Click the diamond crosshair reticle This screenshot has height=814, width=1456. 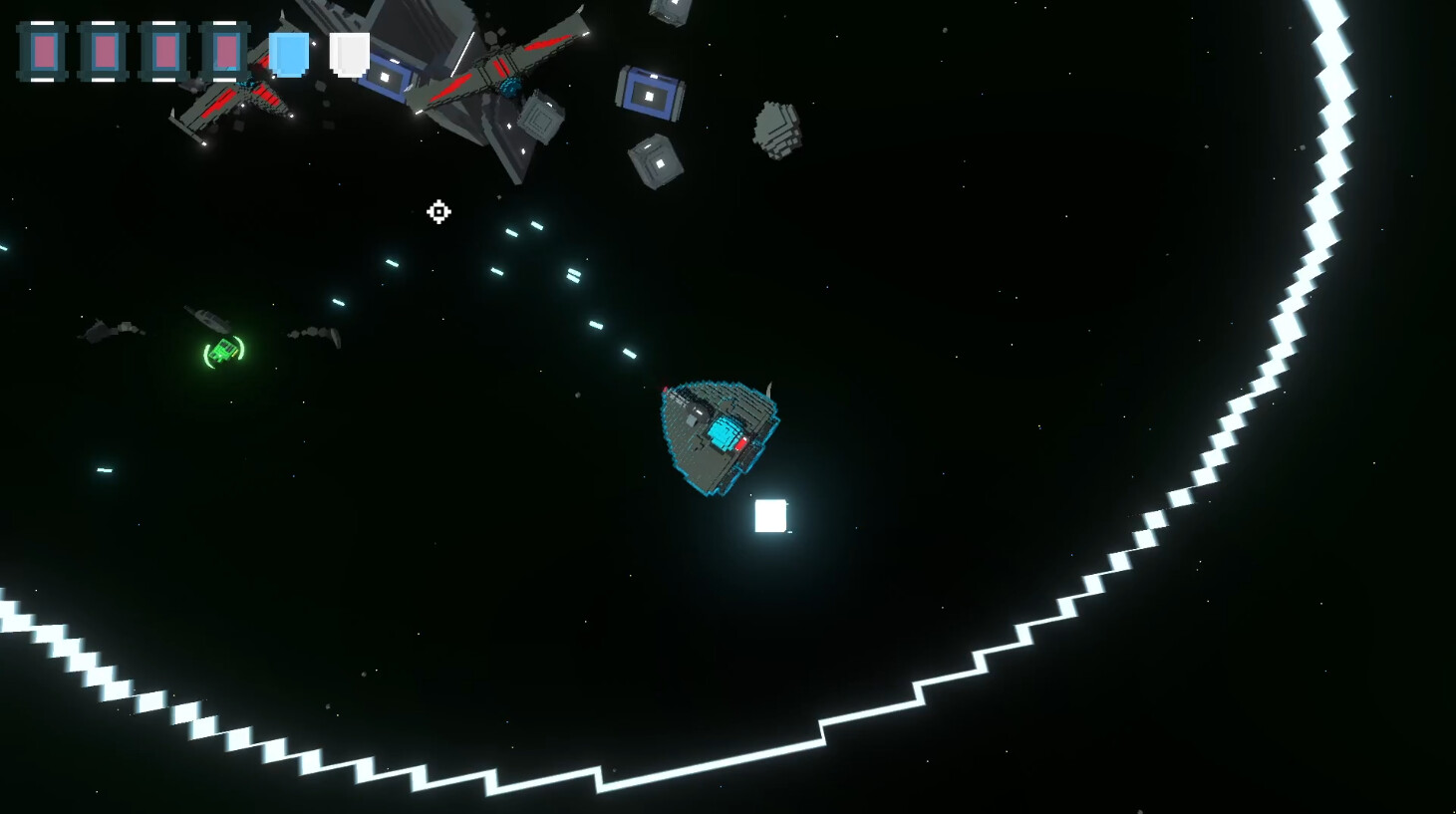point(438,212)
